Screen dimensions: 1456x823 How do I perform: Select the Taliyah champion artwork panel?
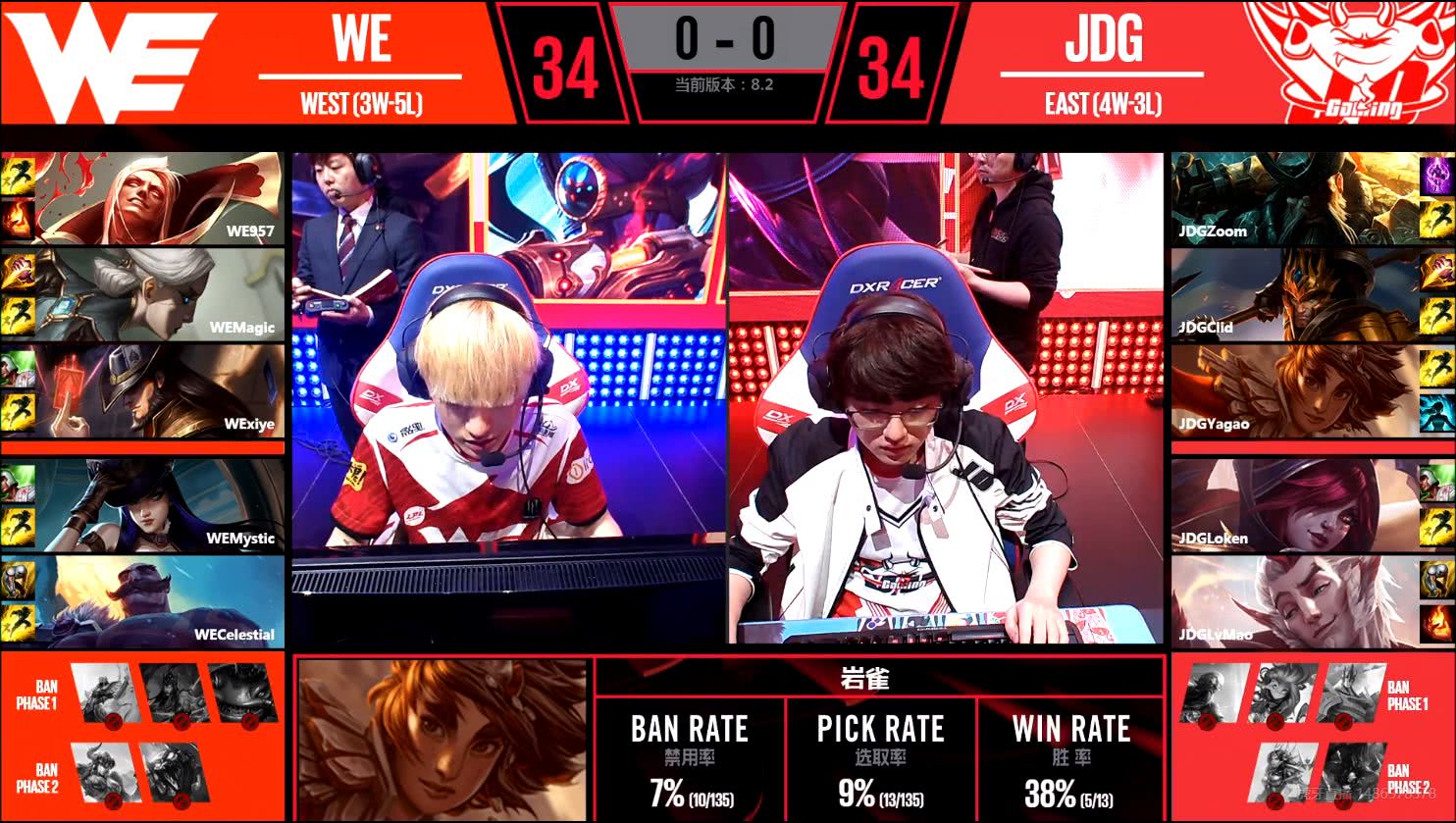pos(442,736)
